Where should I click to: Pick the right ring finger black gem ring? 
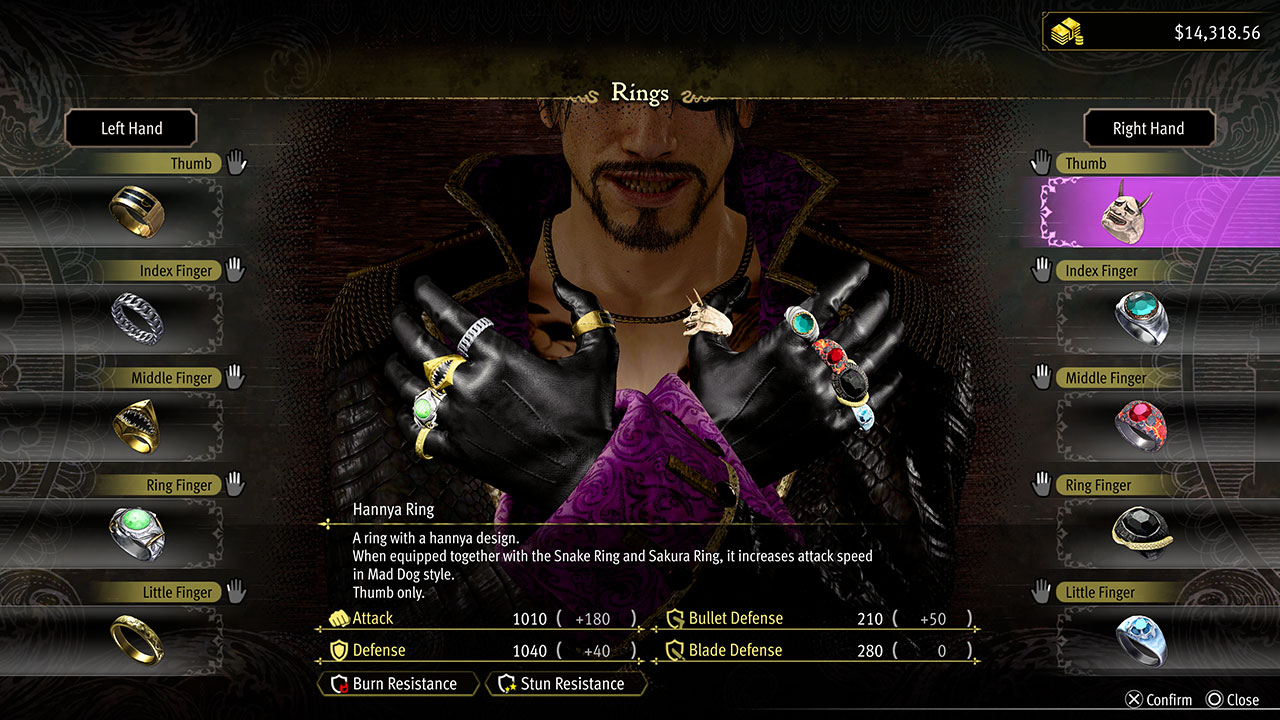point(1141,531)
